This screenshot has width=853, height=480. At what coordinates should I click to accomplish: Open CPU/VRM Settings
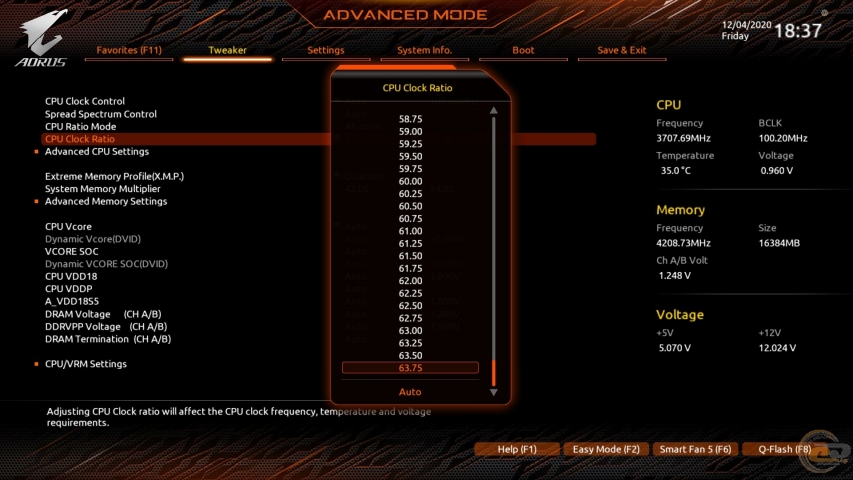coord(86,364)
